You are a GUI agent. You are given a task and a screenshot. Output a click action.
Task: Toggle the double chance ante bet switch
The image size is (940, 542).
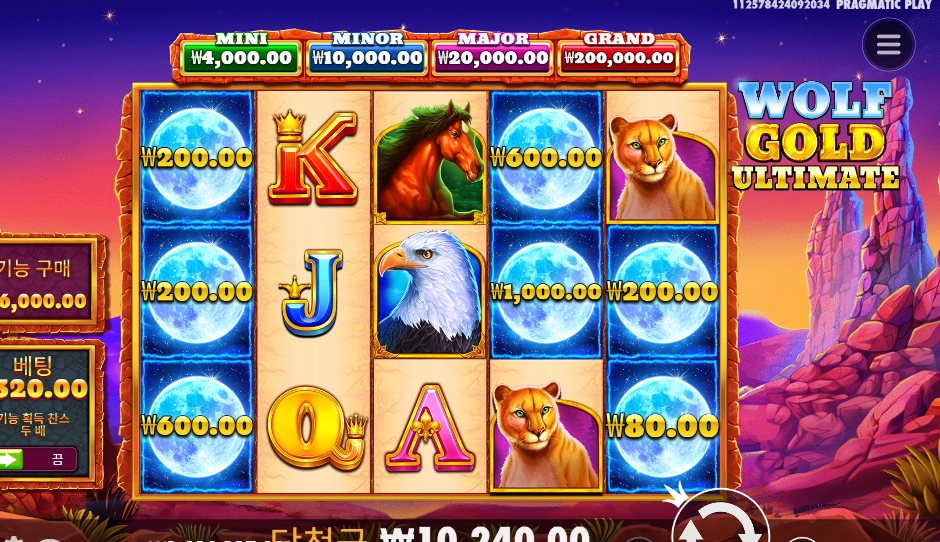click(x=38, y=459)
